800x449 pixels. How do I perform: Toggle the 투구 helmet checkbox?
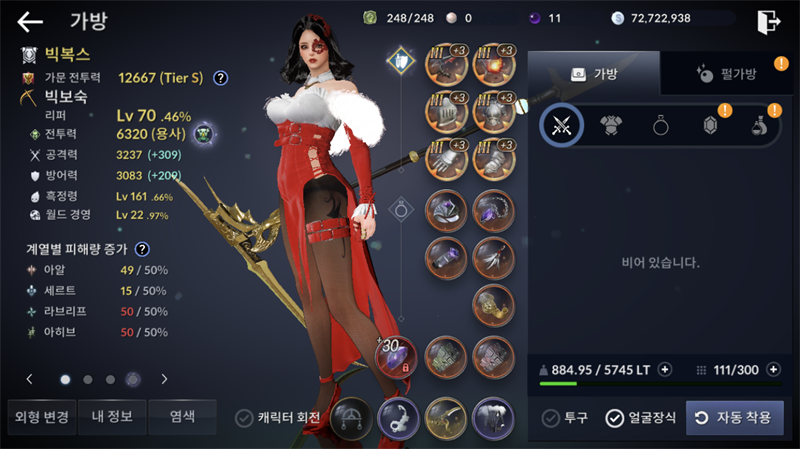pyautogui.click(x=551, y=418)
